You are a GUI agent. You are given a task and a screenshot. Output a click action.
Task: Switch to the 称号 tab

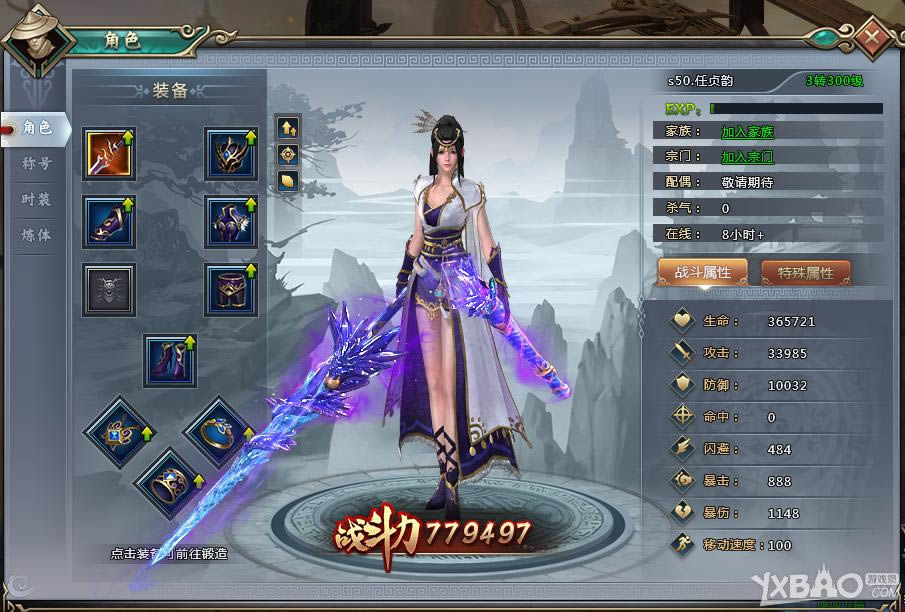(x=36, y=163)
